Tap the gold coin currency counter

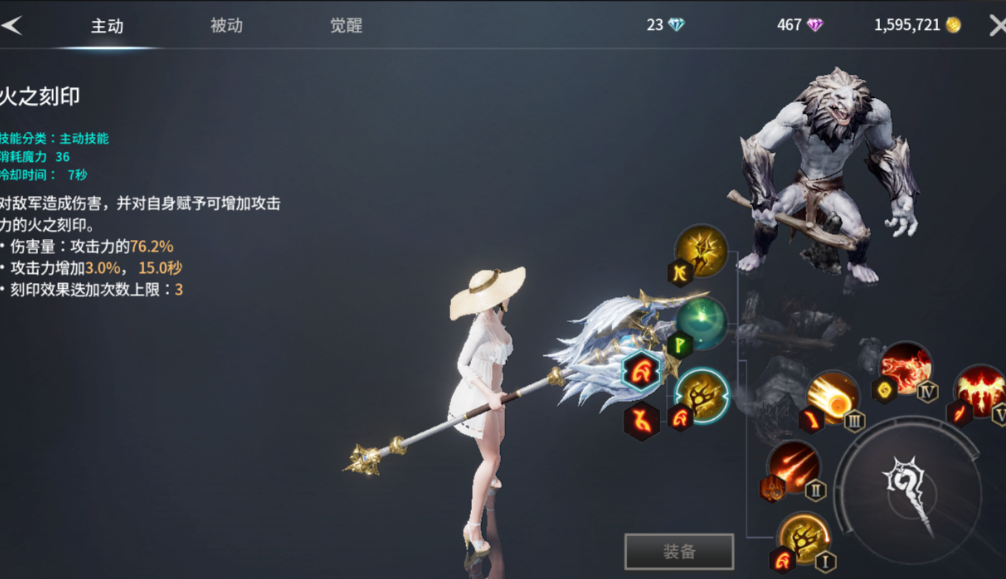coord(917,25)
